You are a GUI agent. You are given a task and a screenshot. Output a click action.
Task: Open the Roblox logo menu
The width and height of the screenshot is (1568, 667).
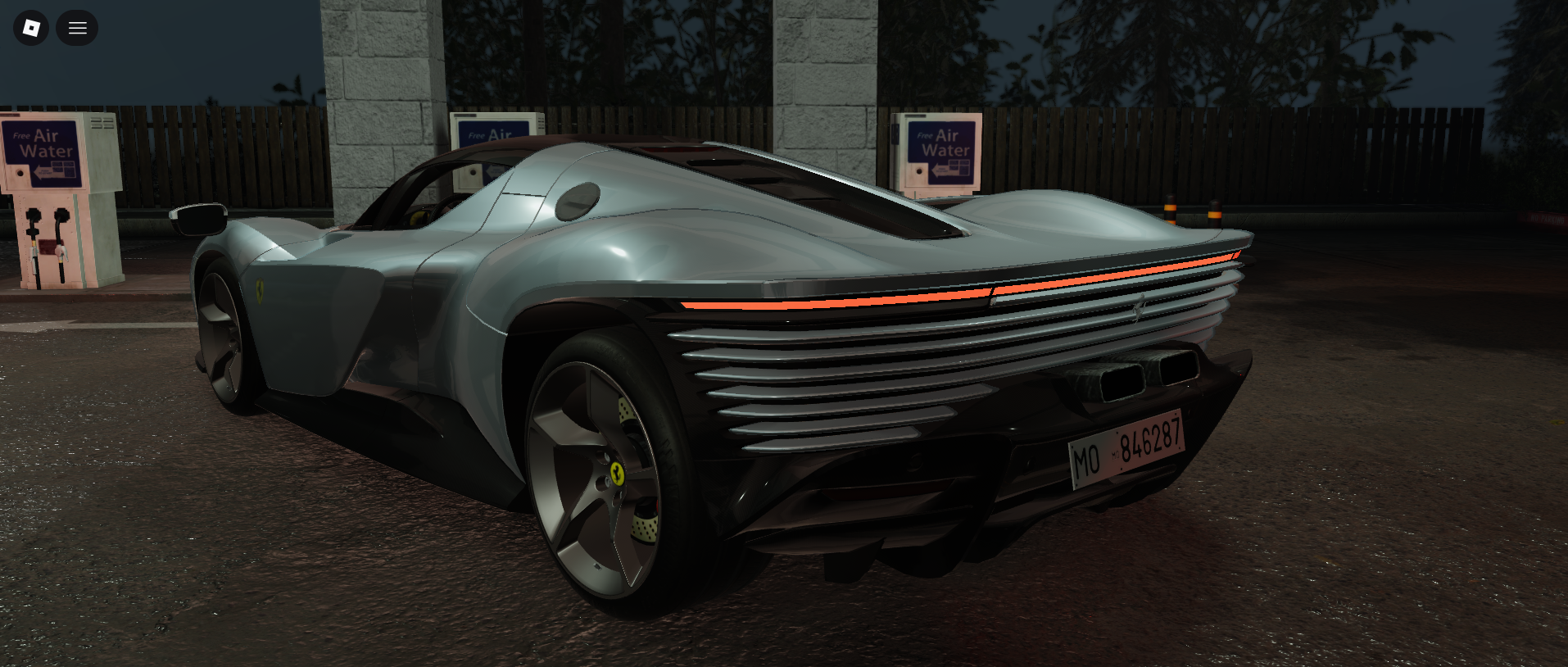click(31, 28)
